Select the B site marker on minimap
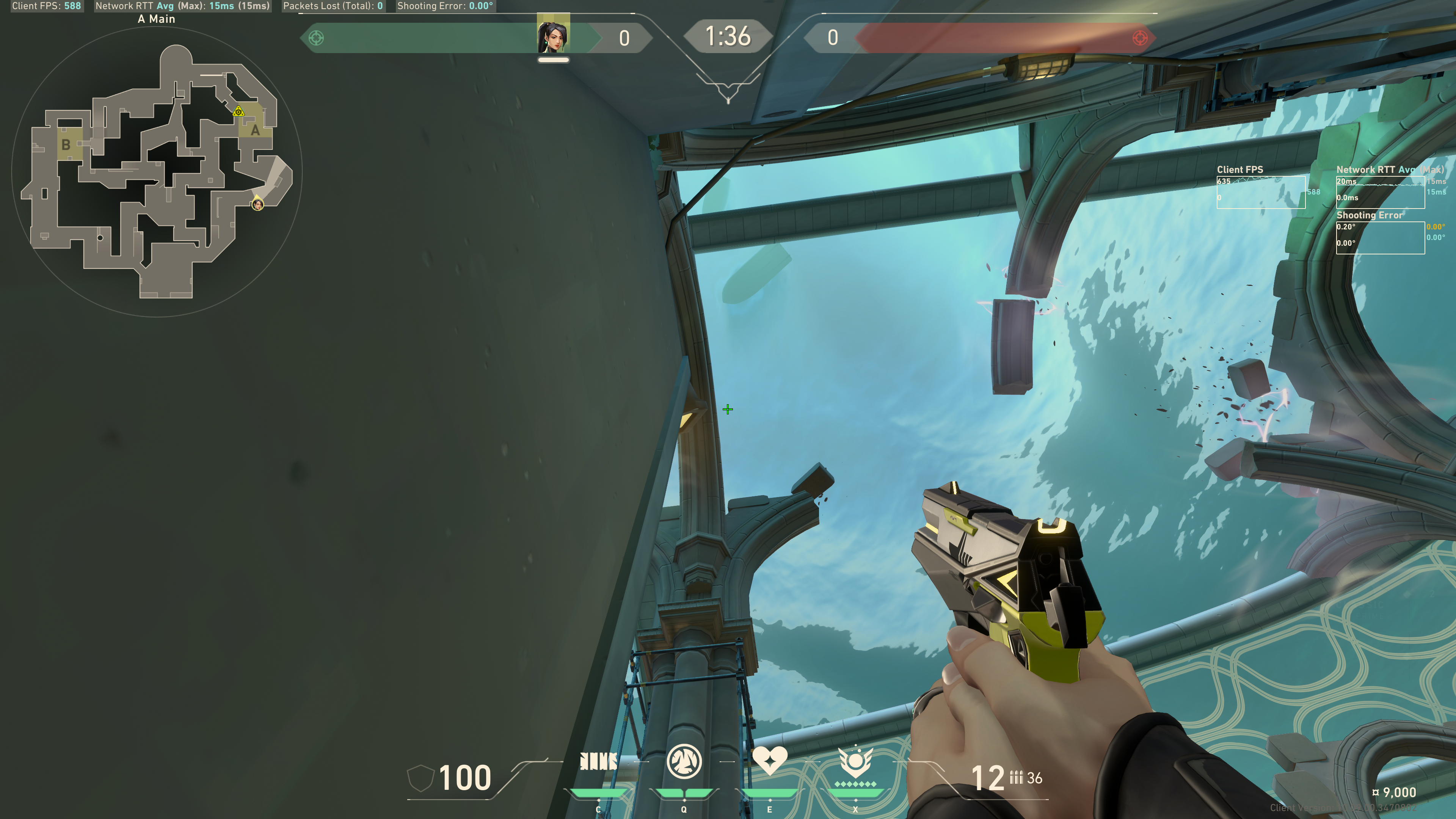 (66, 145)
